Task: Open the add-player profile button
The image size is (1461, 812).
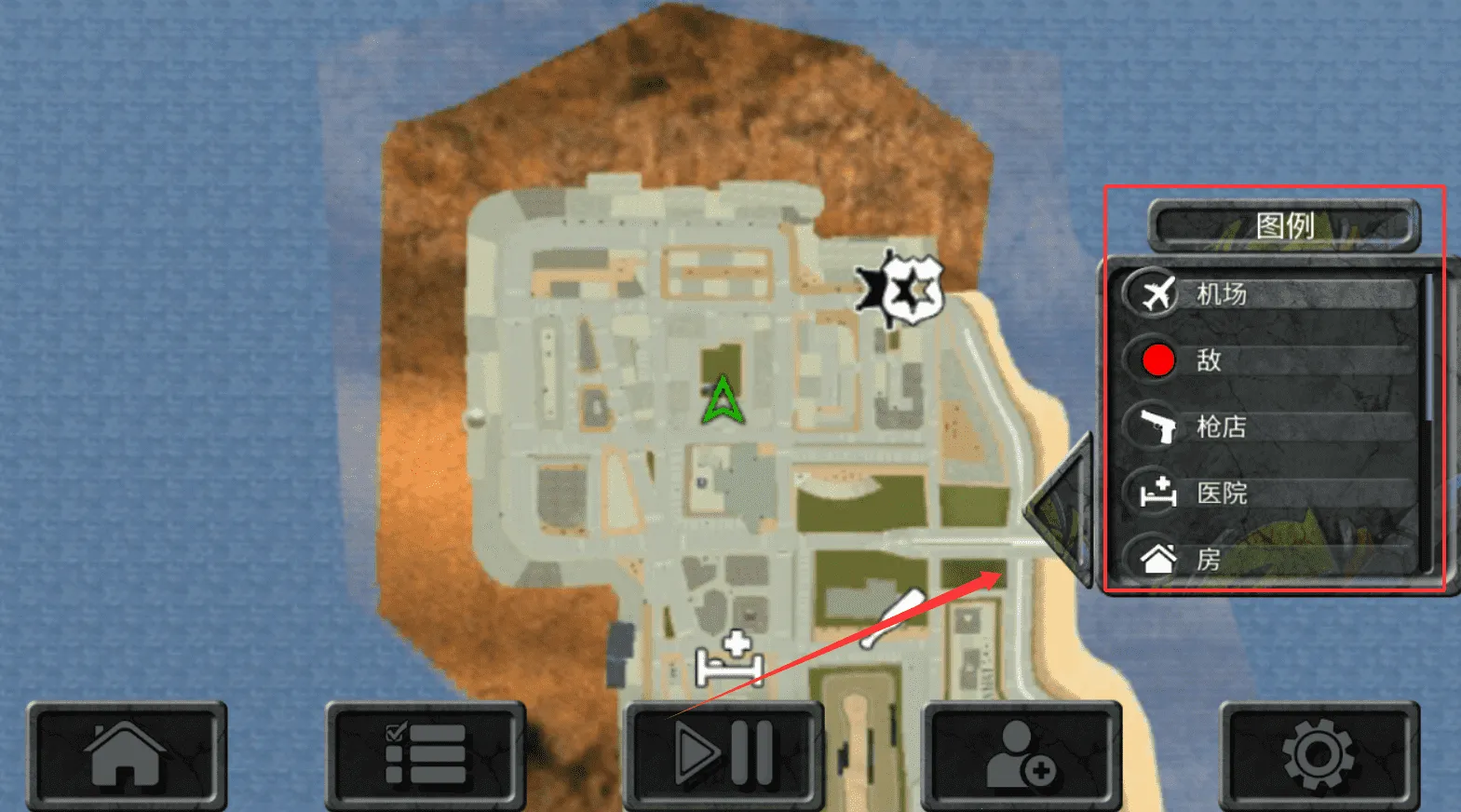Action: pyautogui.click(x=1021, y=755)
